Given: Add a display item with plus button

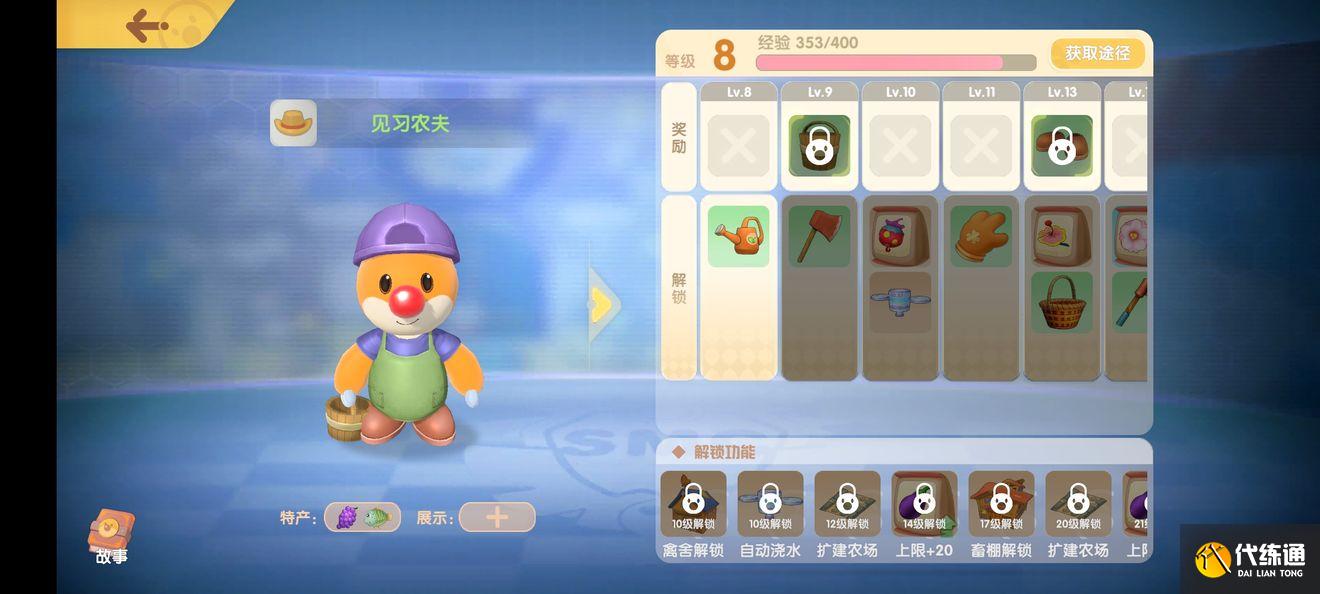Looking at the screenshot, I should [x=497, y=517].
